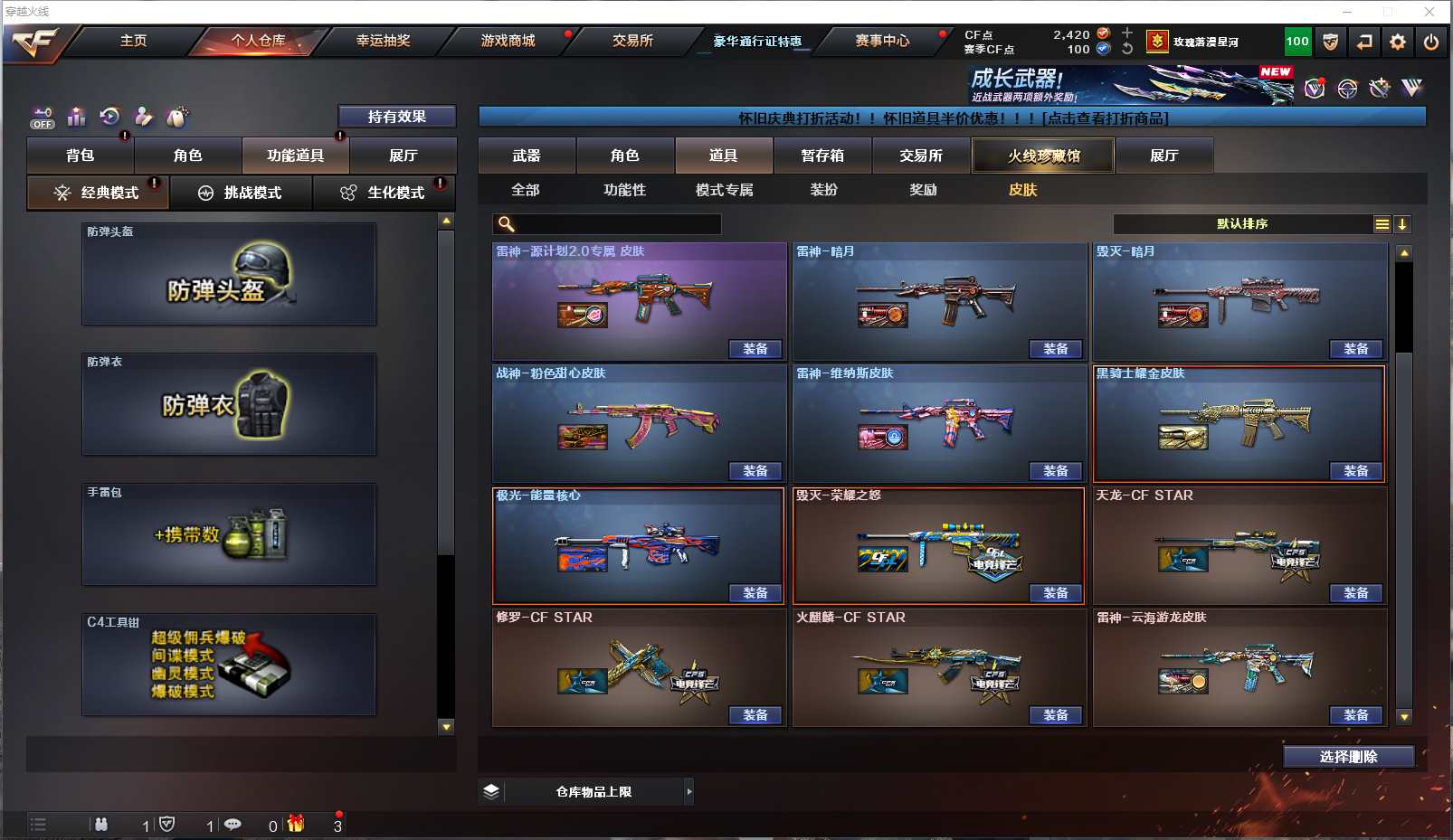
Task: Open the 游戏商城 shop menu
Action: (x=508, y=41)
